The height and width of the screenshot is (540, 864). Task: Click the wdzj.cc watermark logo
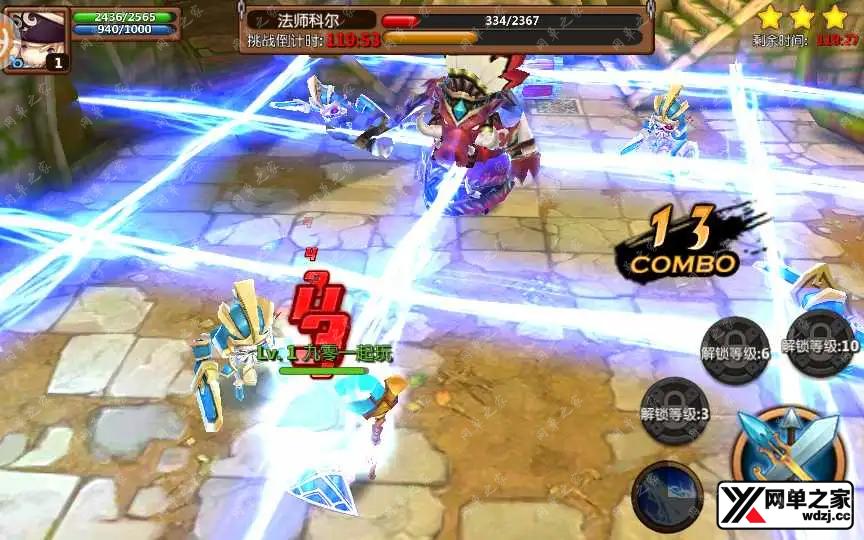click(784, 505)
